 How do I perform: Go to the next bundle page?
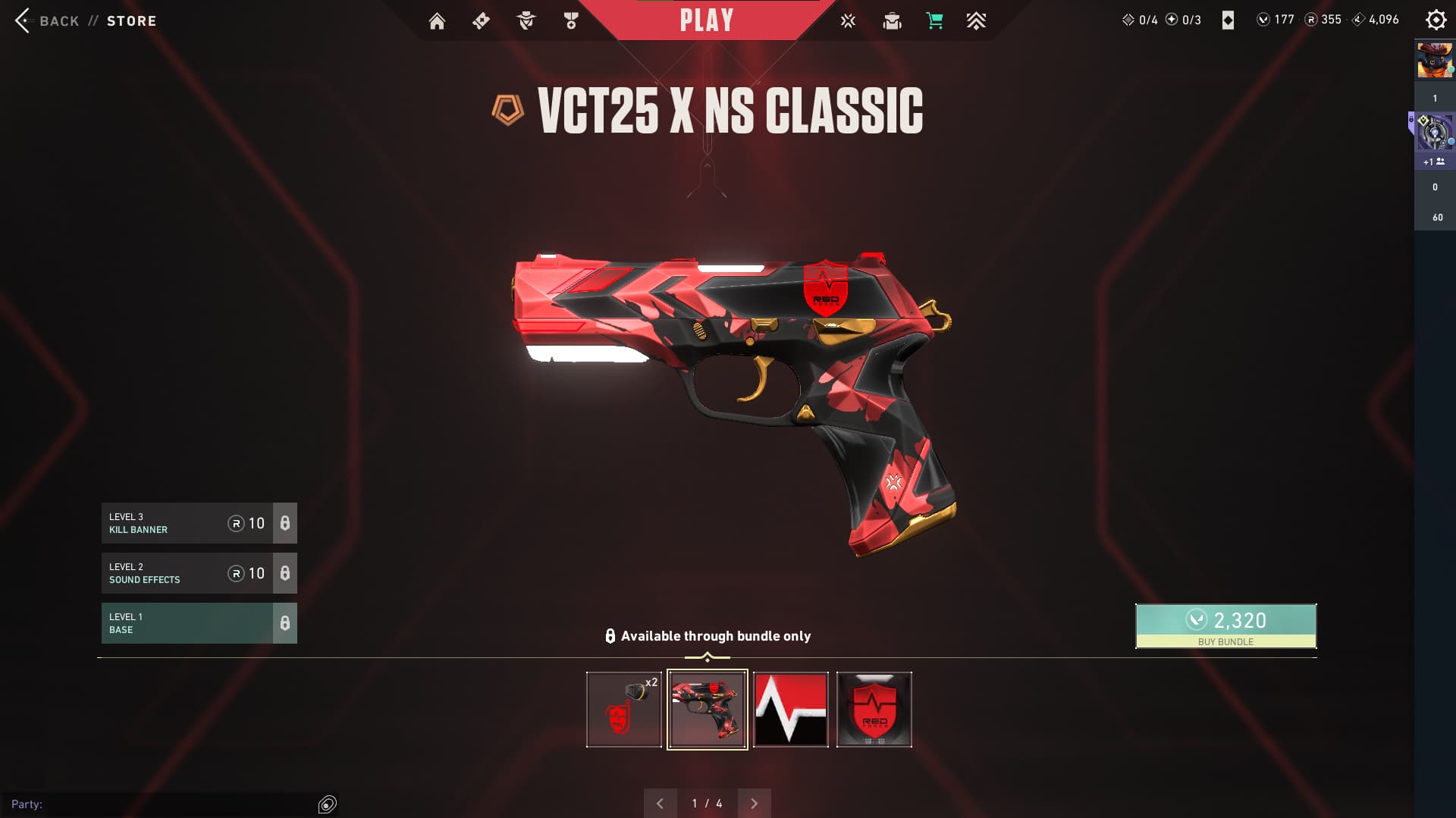click(x=754, y=804)
